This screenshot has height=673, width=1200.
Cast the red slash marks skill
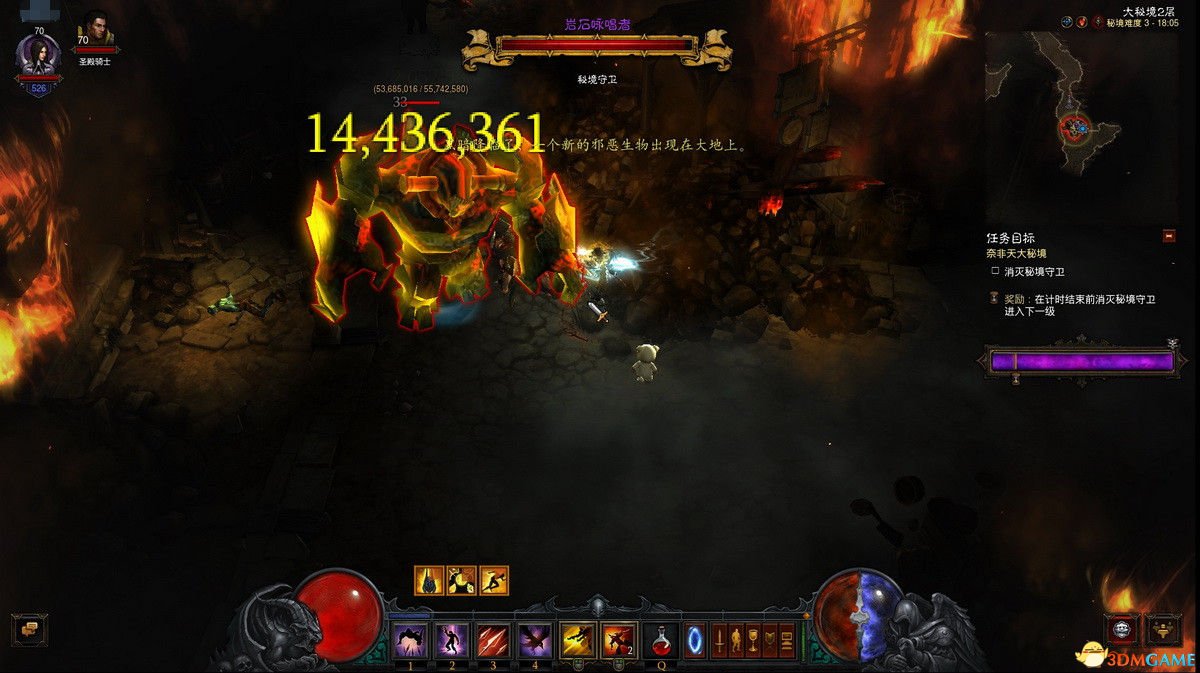click(493, 639)
